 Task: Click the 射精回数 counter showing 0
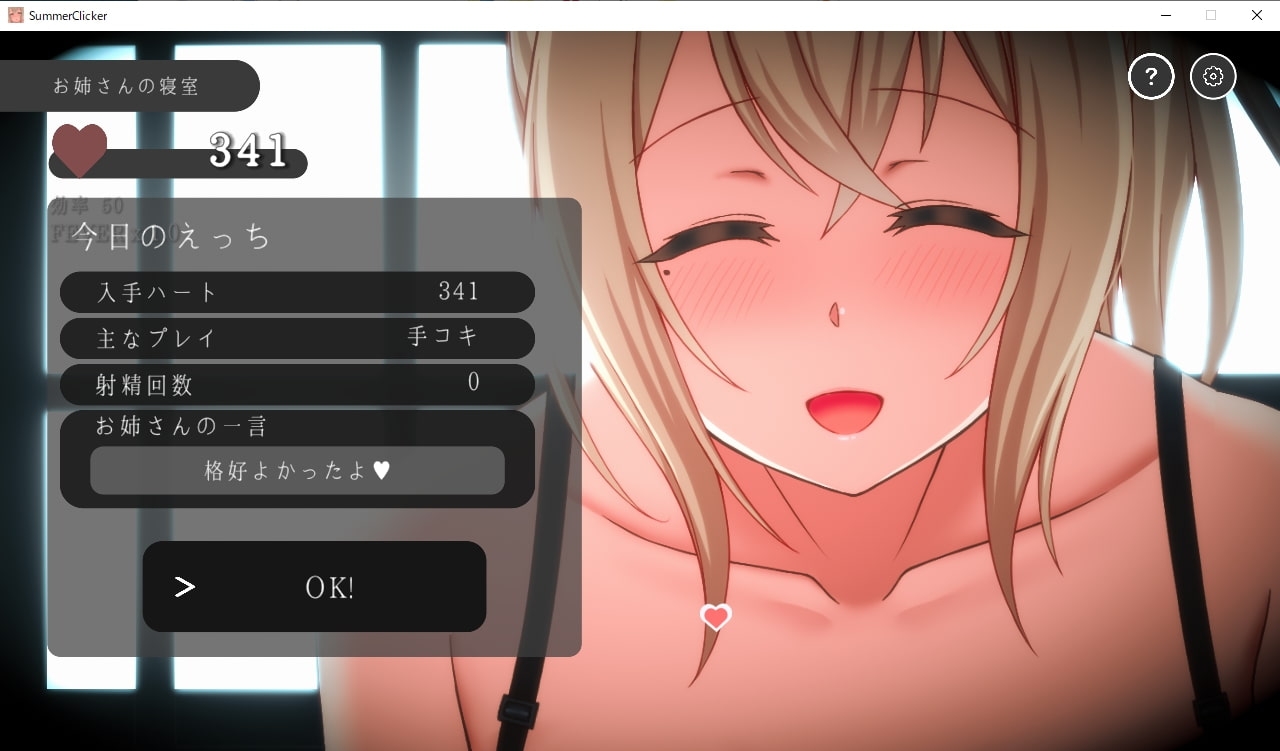(297, 384)
